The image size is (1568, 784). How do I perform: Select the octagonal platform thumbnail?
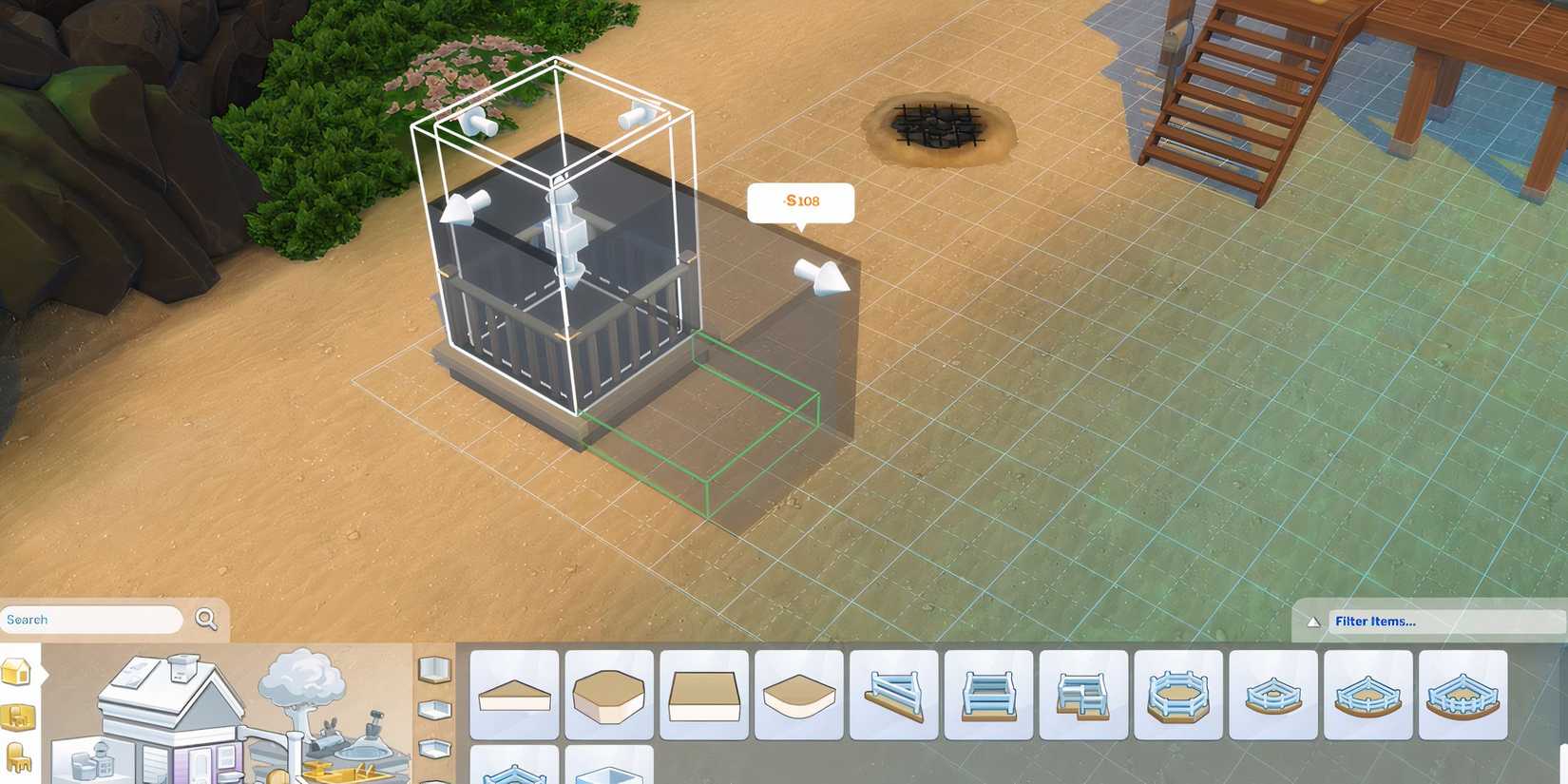point(609,696)
